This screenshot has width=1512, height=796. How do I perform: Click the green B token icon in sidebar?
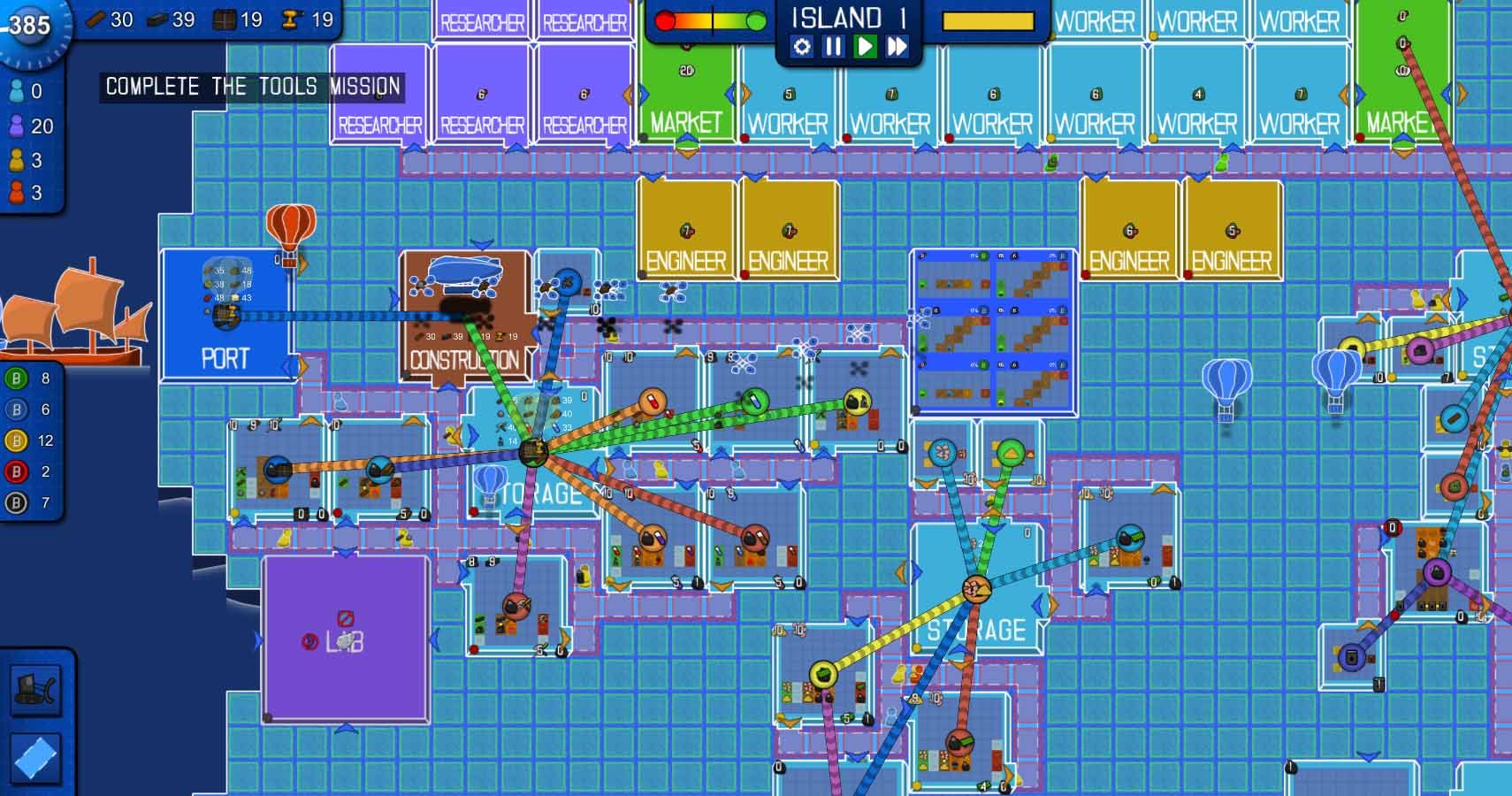(x=15, y=379)
